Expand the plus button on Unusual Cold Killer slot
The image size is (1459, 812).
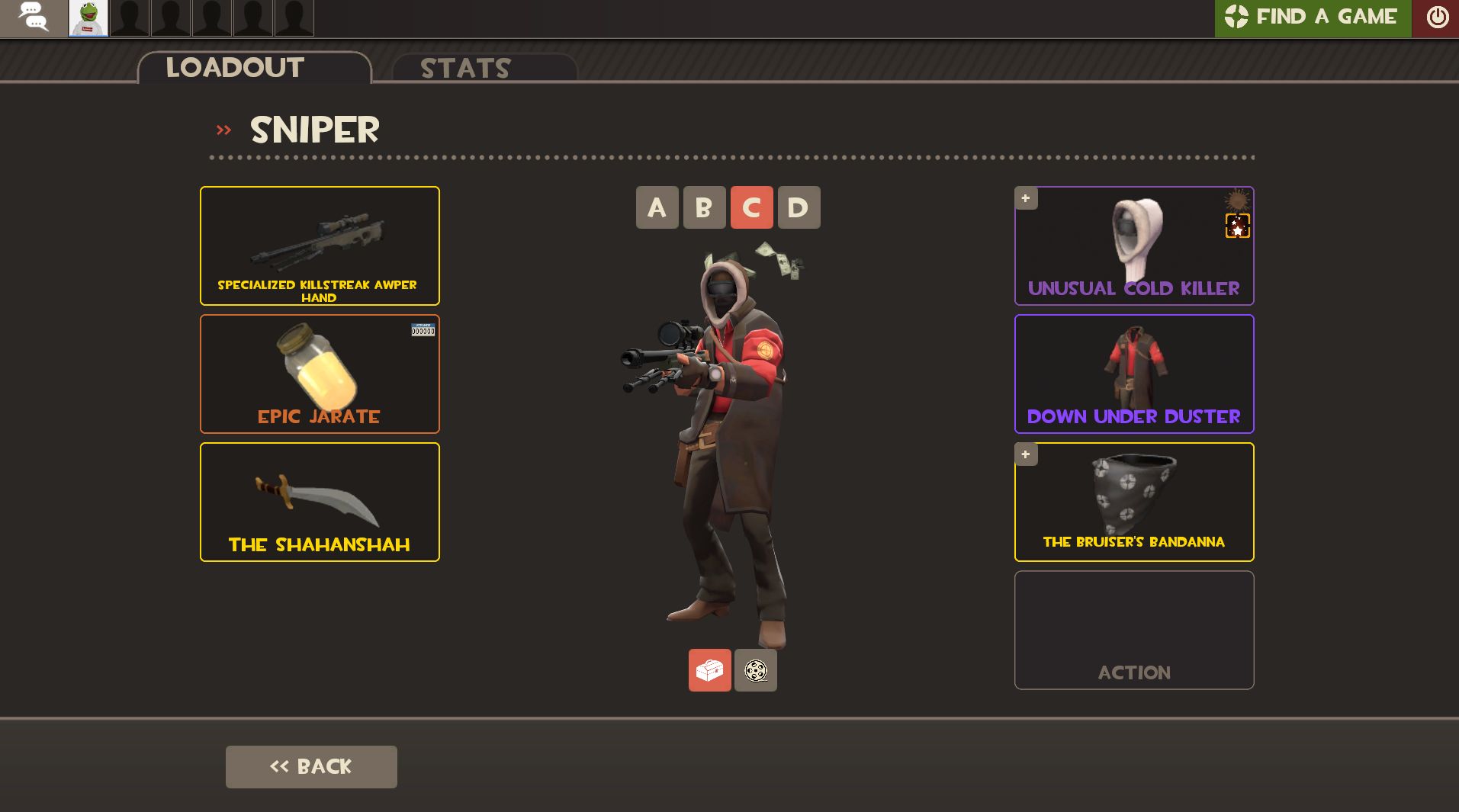click(1025, 197)
